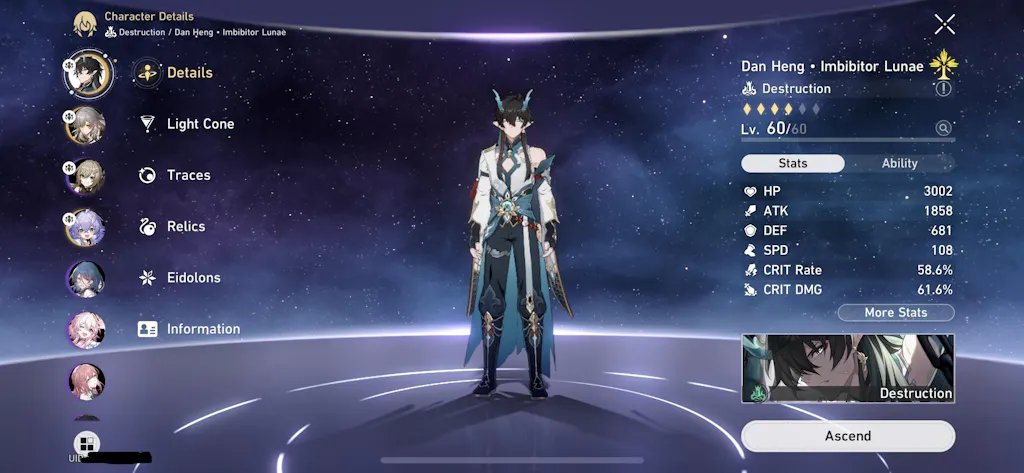Screen dimensions: 1024x473
Task: Open the Destruction path banner
Action: [848, 369]
